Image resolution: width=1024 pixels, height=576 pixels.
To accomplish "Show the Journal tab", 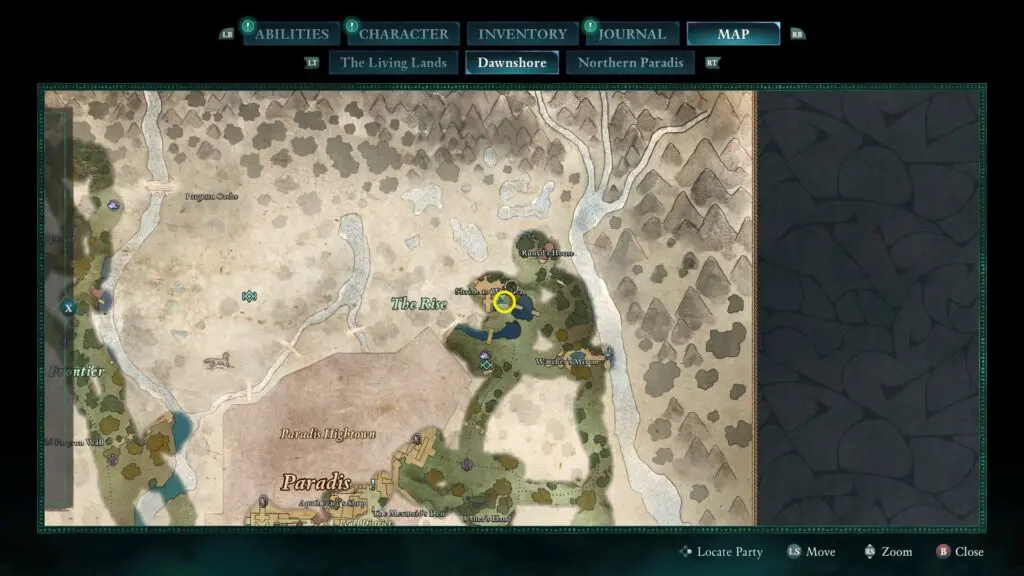I will (x=632, y=34).
